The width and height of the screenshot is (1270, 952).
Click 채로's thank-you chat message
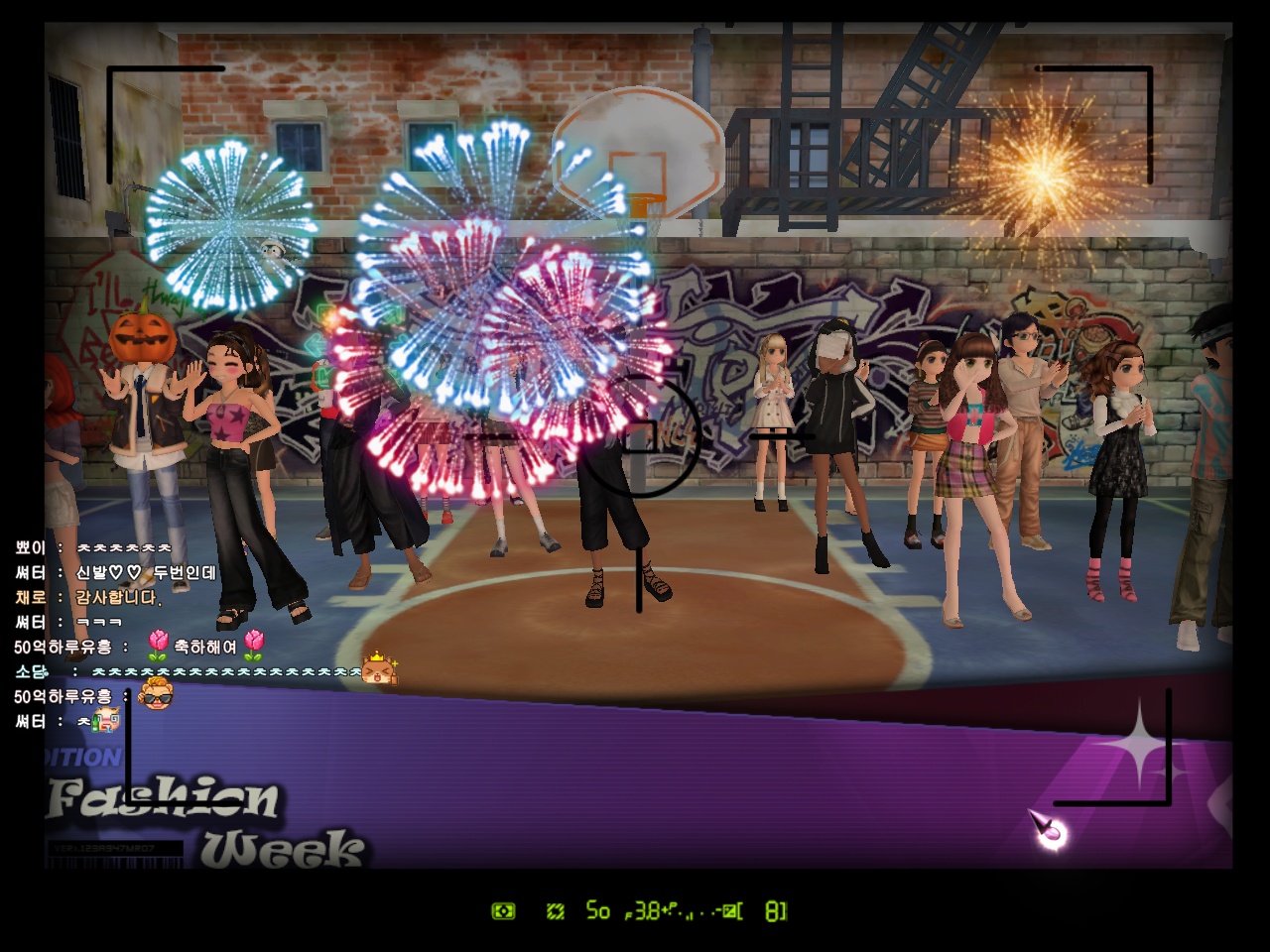click(117, 597)
